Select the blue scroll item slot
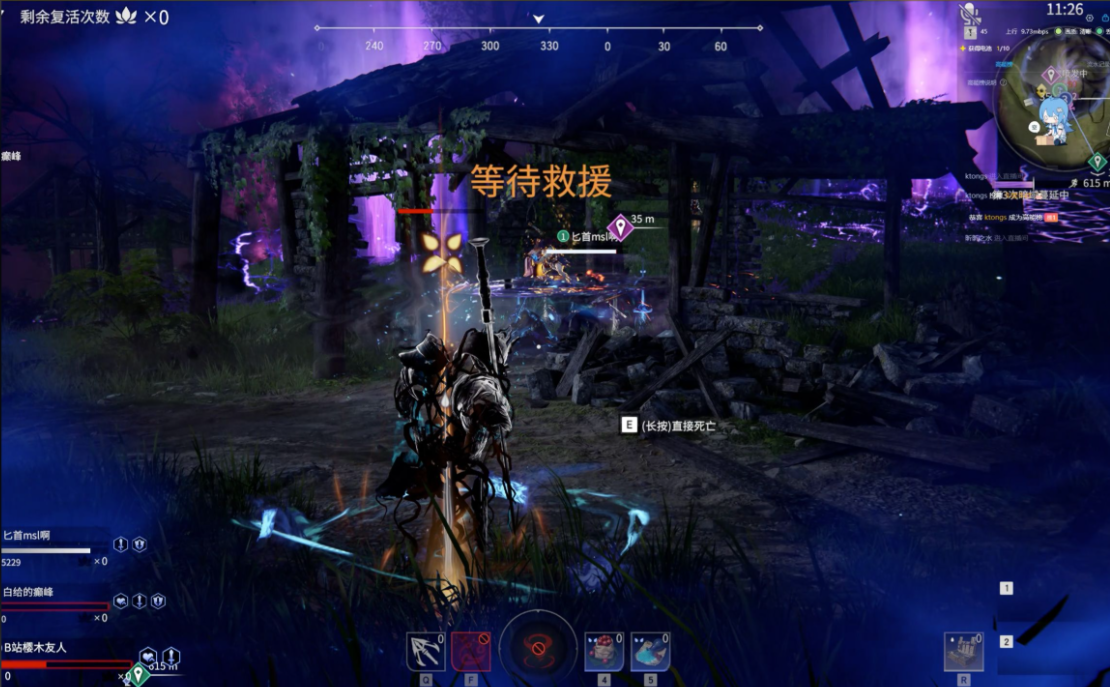 click(650, 652)
